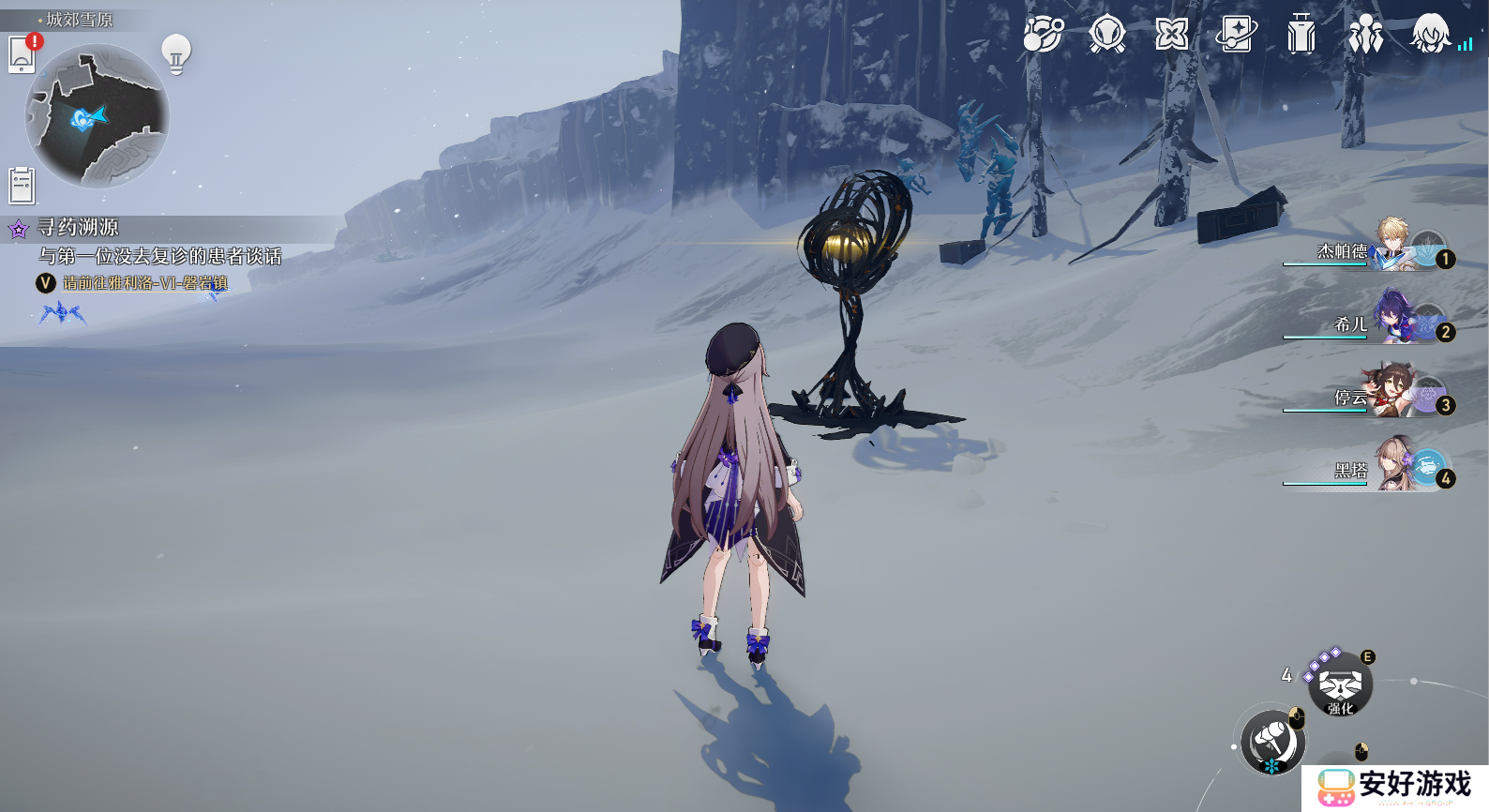This screenshot has width=1489, height=812.
Task: Use the hammer basic attack button
Action: click(1271, 742)
